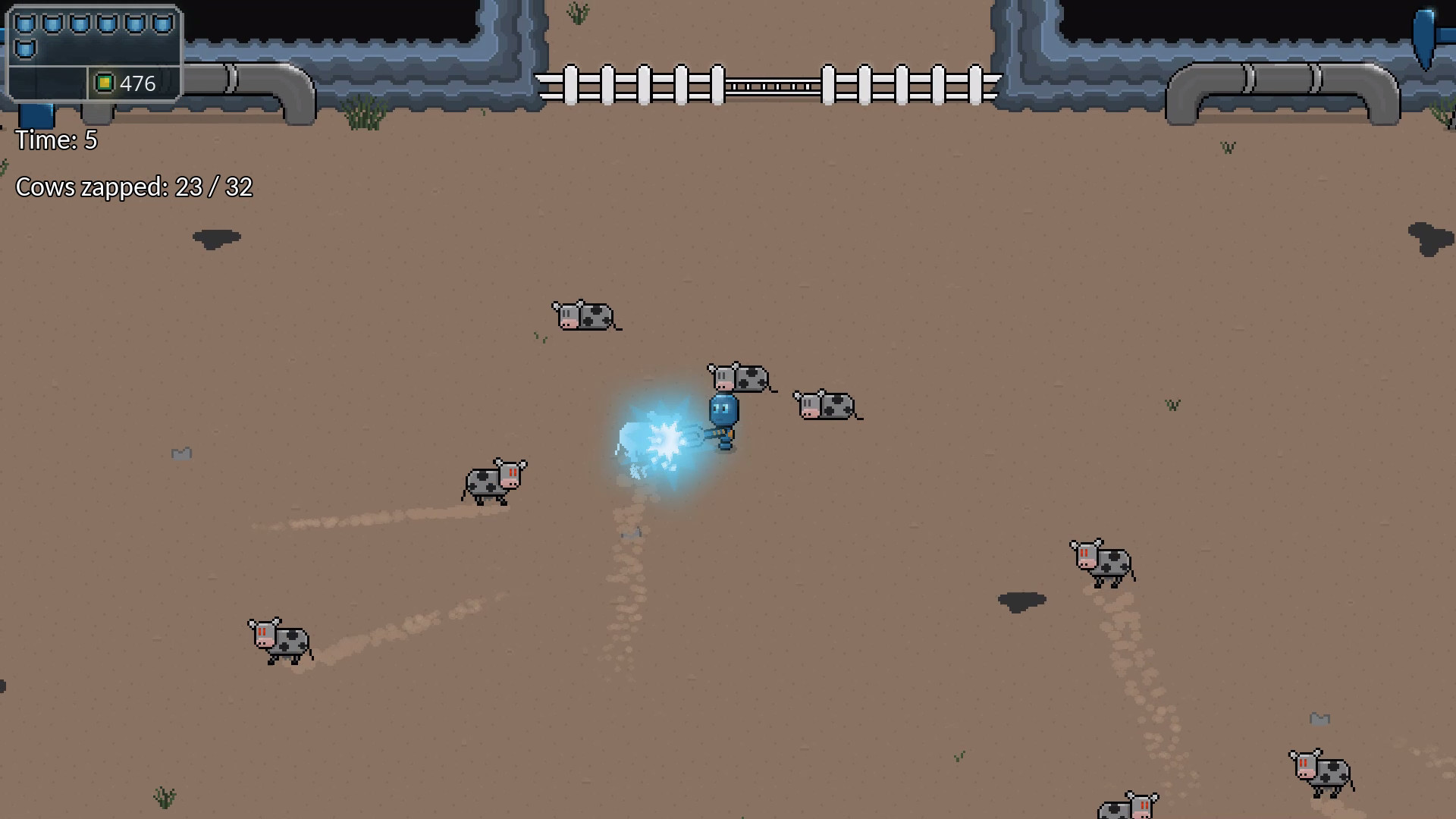The height and width of the screenshot is (819, 1456).
Task: Click the lone shield icon on second HUD row
Action: pyautogui.click(x=25, y=49)
